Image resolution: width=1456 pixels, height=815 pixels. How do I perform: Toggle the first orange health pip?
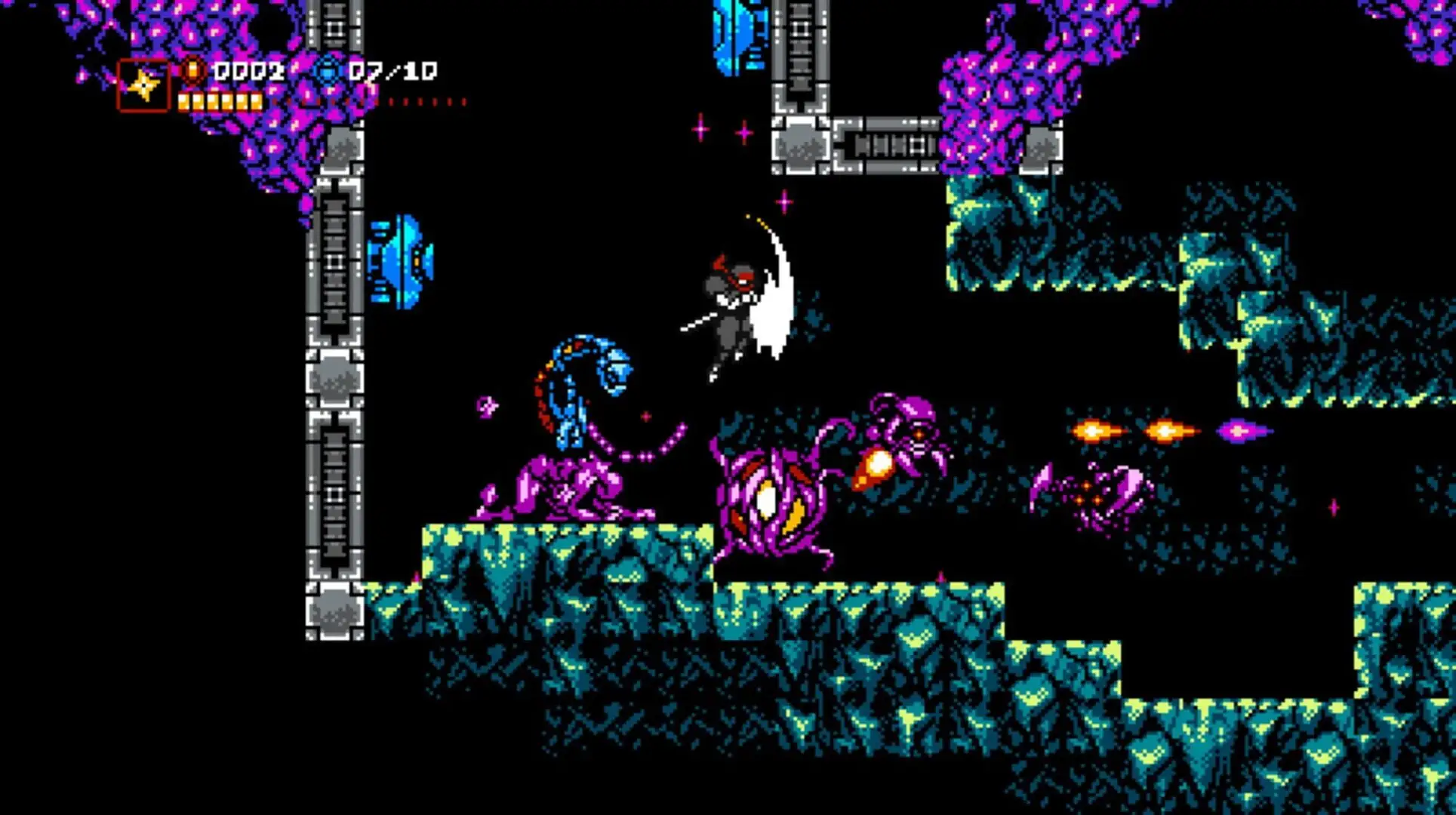click(x=184, y=100)
